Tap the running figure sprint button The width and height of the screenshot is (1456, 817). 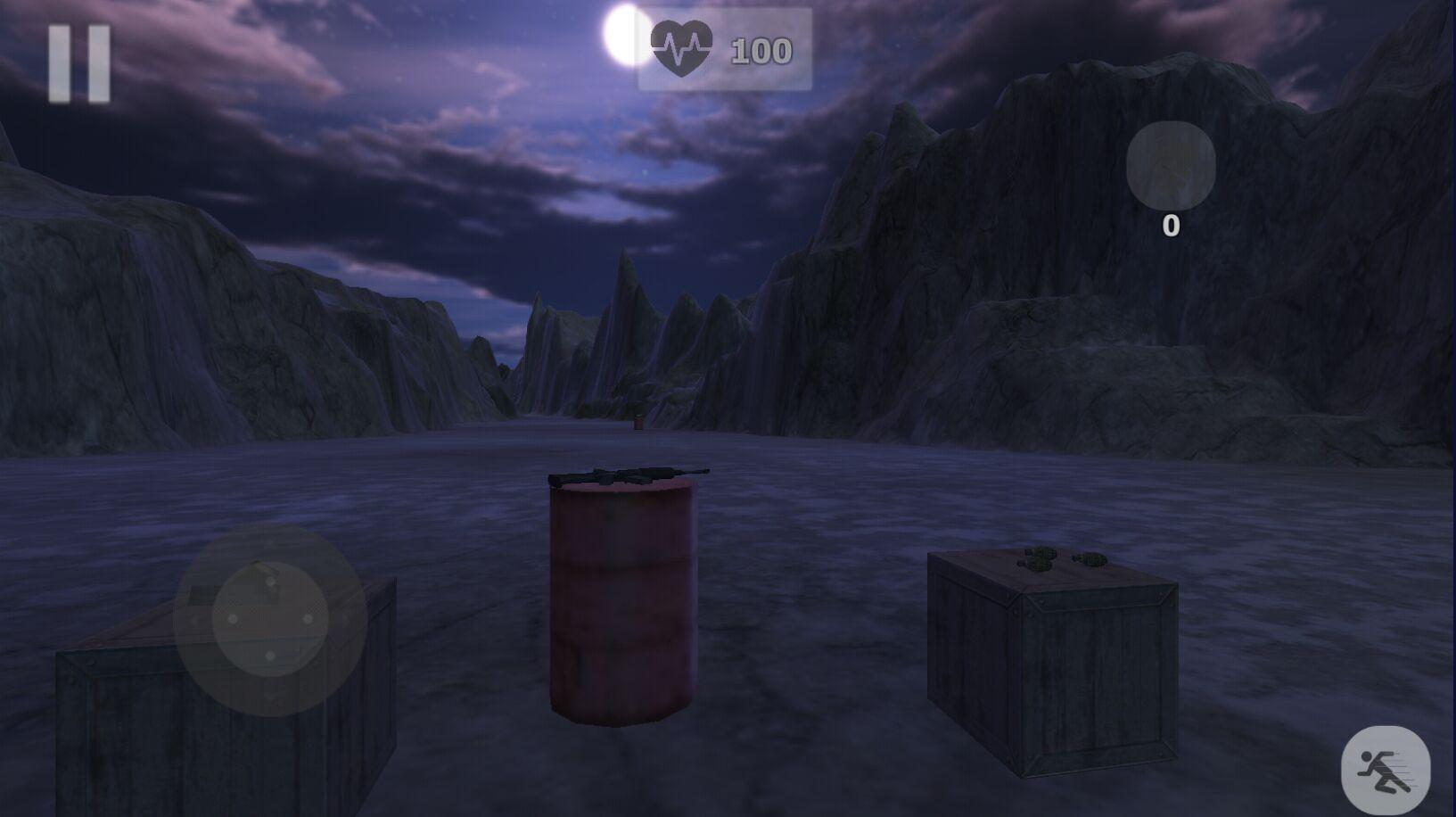click(x=1385, y=771)
